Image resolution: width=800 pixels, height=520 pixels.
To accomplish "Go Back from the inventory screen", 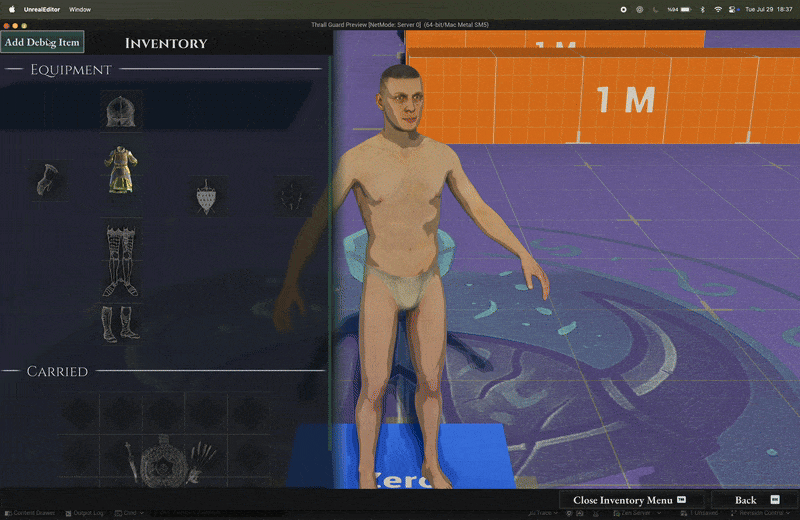I will tap(746, 500).
